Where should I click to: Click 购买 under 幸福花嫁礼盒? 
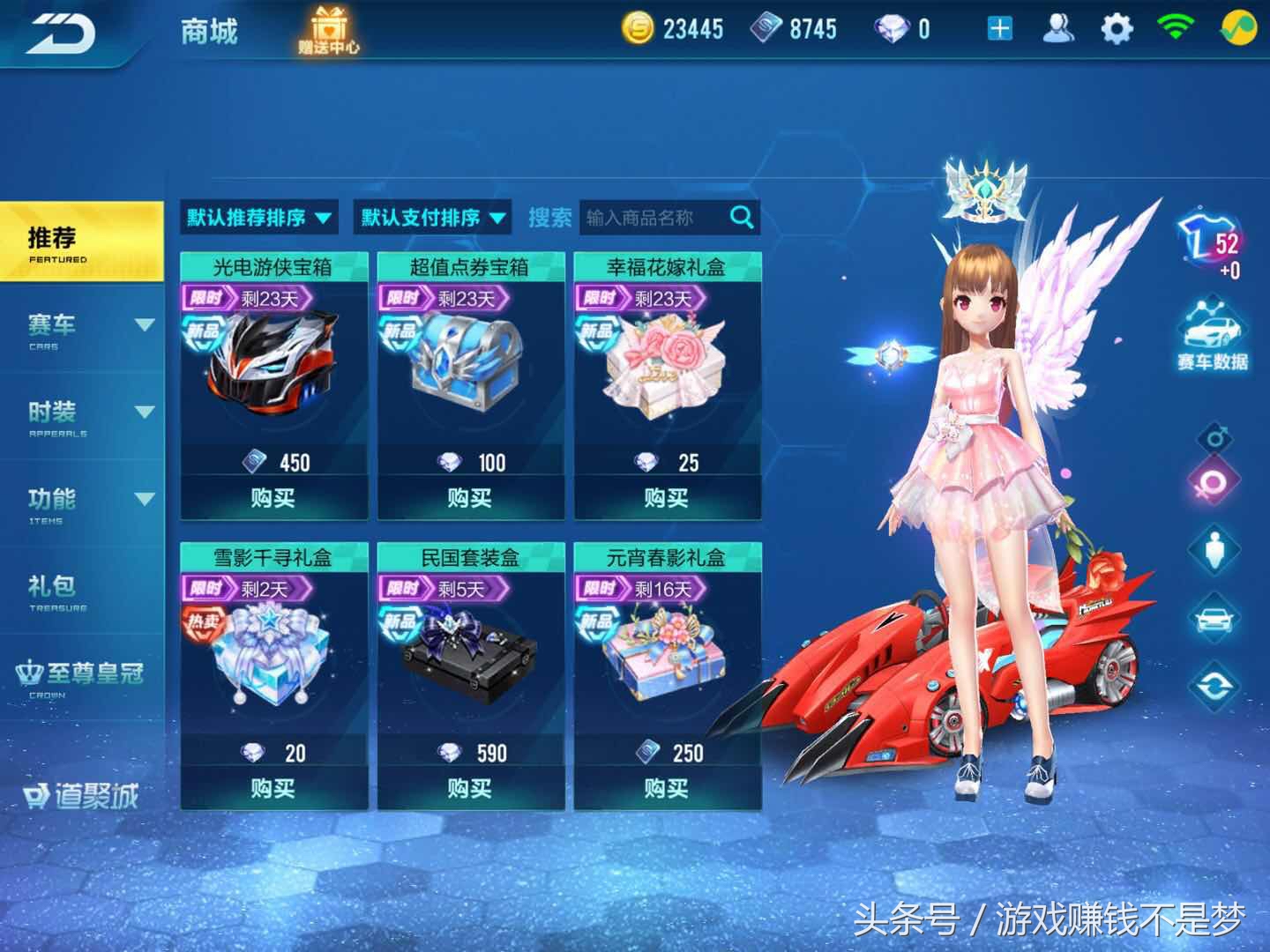669,496
